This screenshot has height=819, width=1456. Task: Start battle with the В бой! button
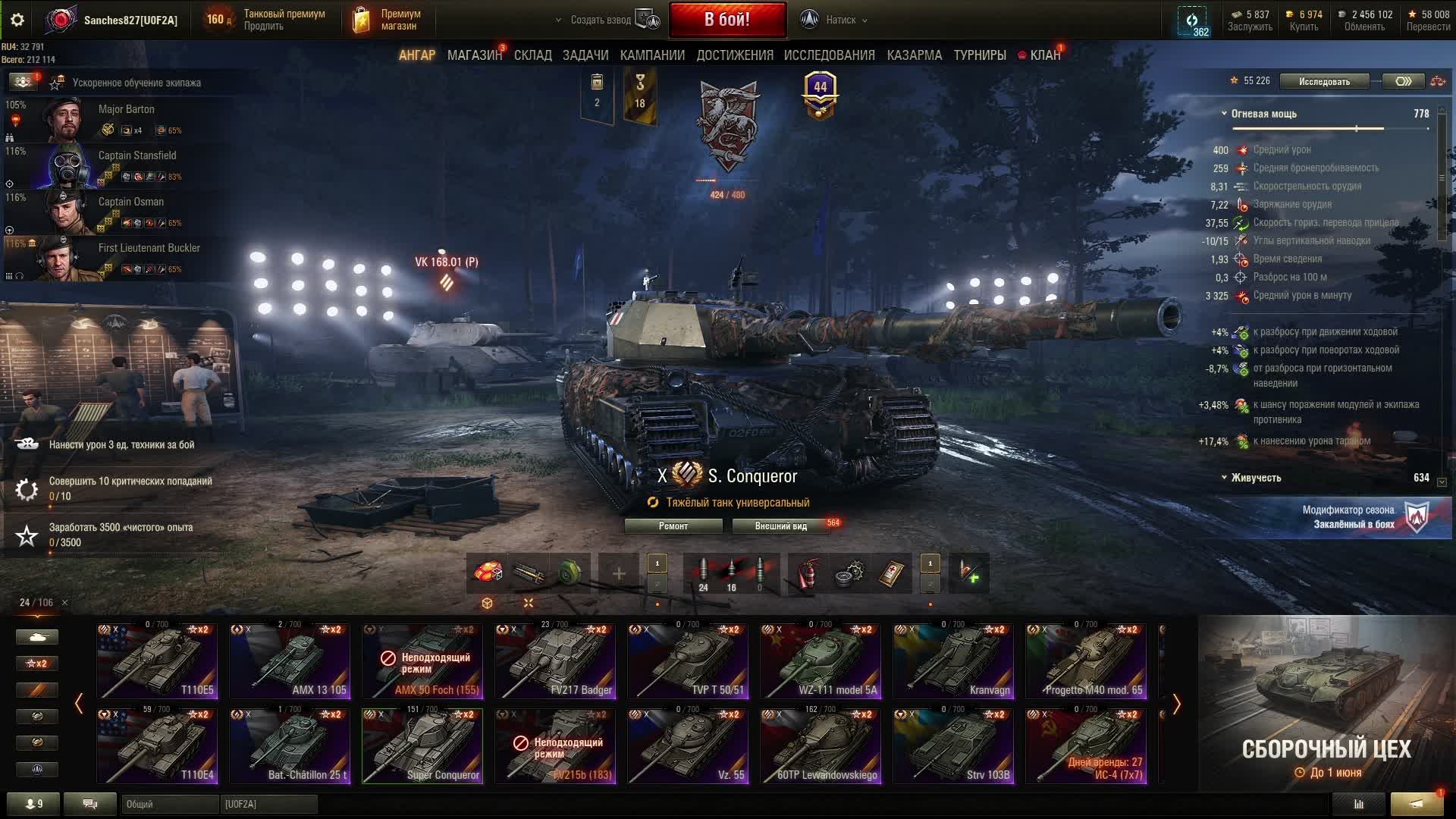(726, 20)
